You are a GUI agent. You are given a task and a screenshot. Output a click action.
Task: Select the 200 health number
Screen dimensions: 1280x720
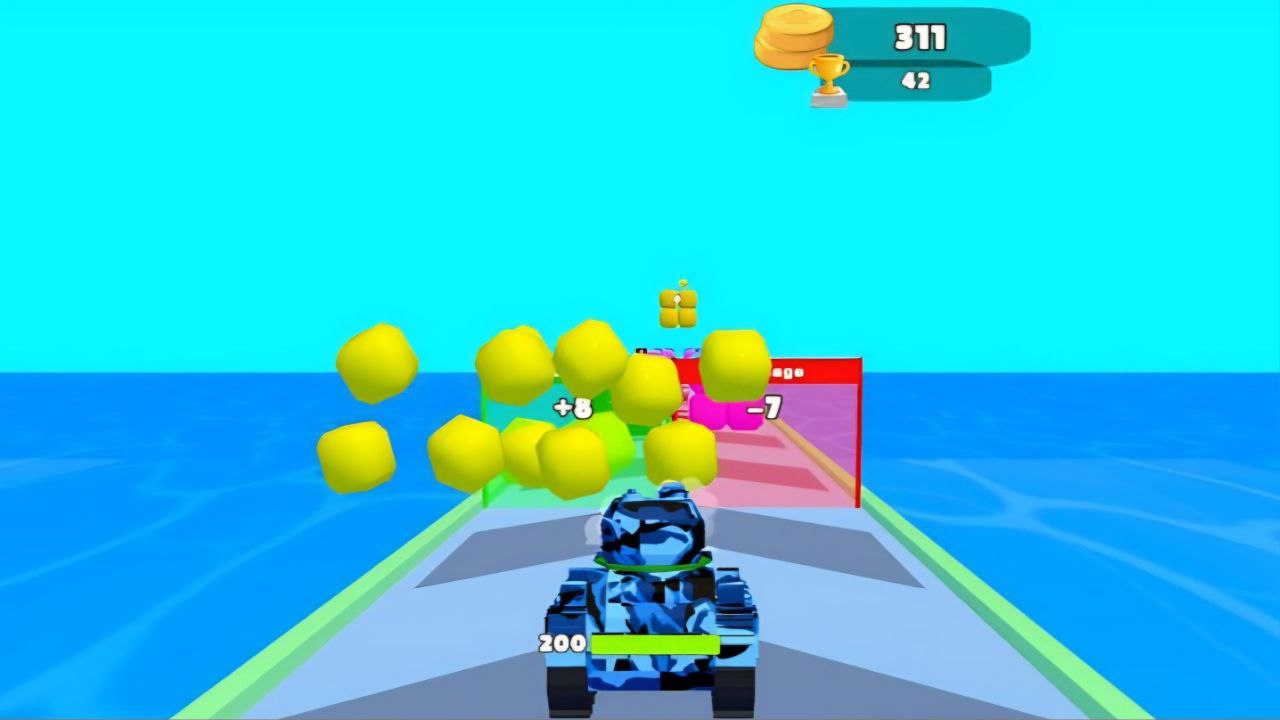click(561, 642)
